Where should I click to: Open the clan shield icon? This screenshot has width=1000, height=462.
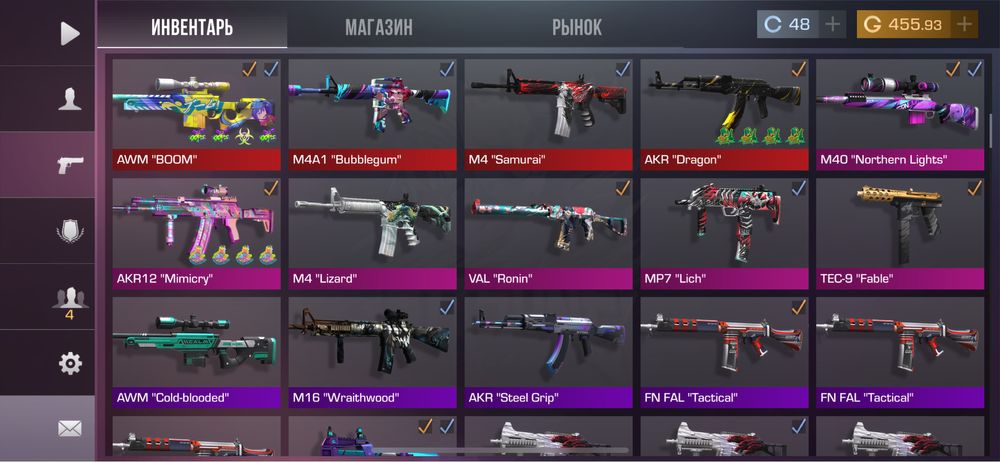coord(69,231)
